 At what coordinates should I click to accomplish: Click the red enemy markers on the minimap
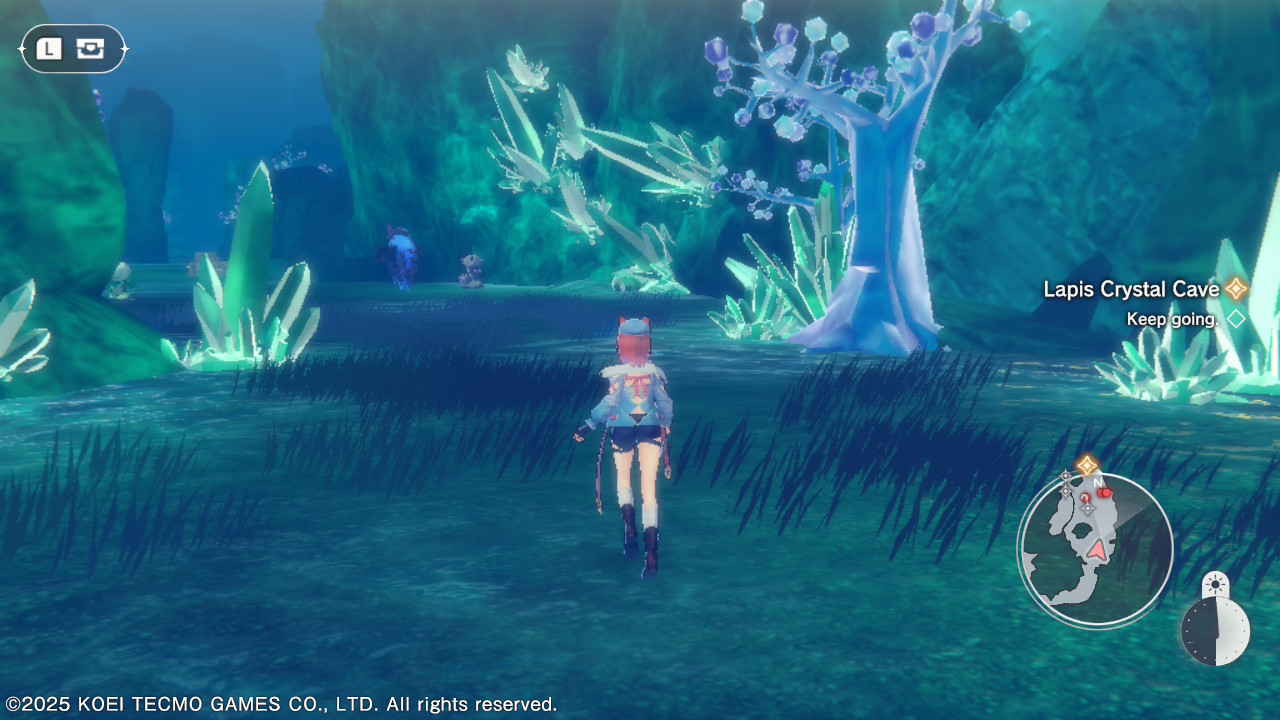[x=1102, y=492]
